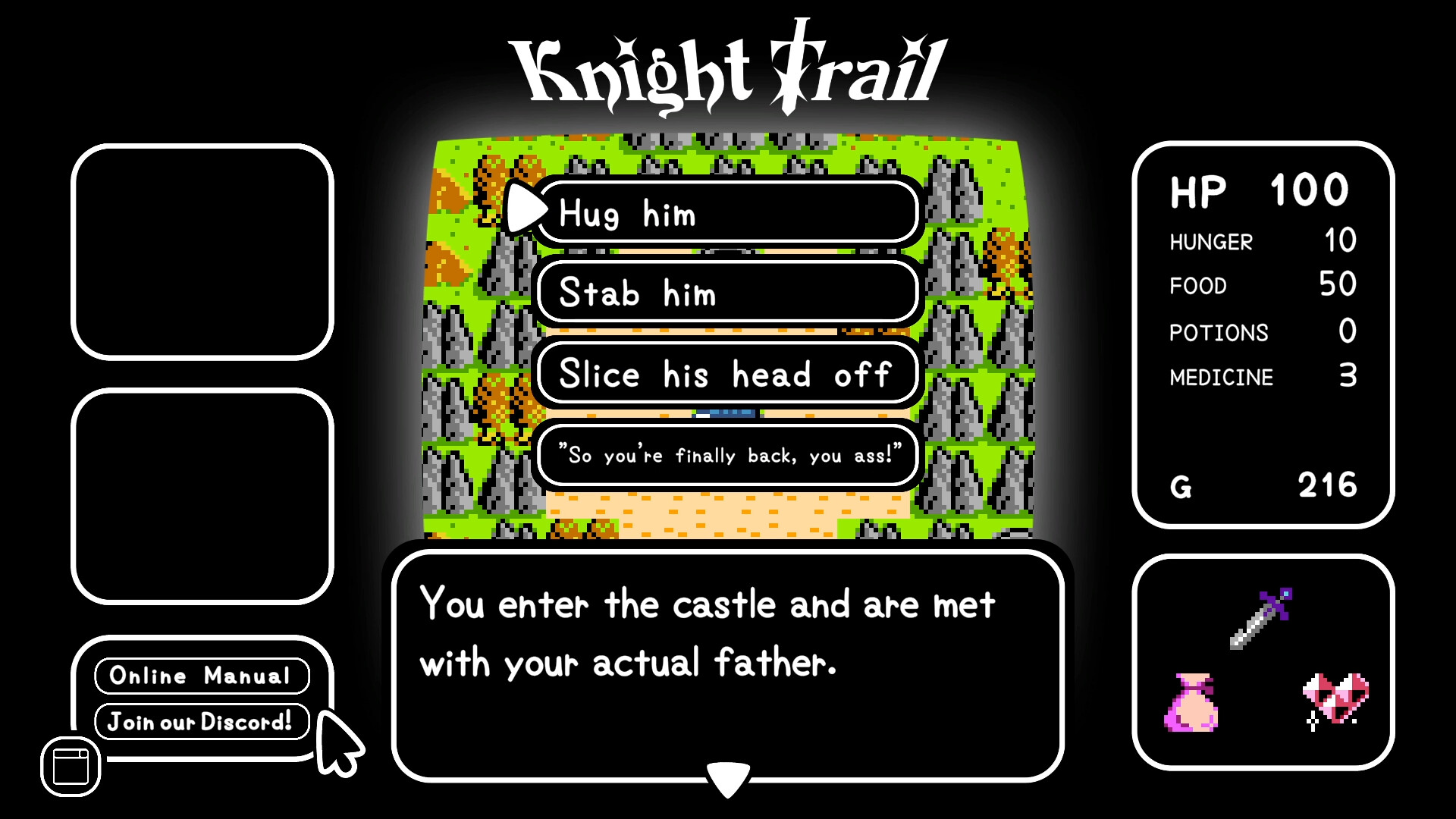Open the Online Manual

[x=202, y=675]
